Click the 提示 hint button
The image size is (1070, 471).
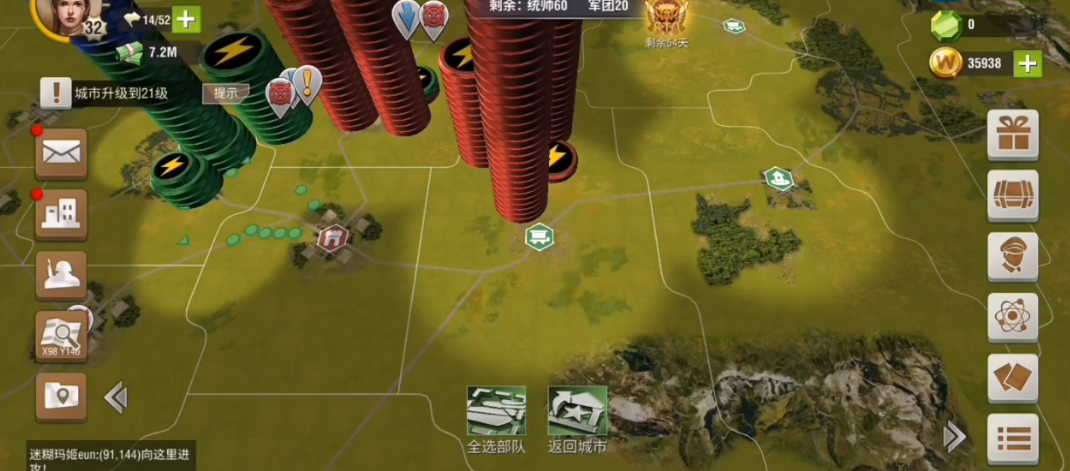pyautogui.click(x=226, y=93)
